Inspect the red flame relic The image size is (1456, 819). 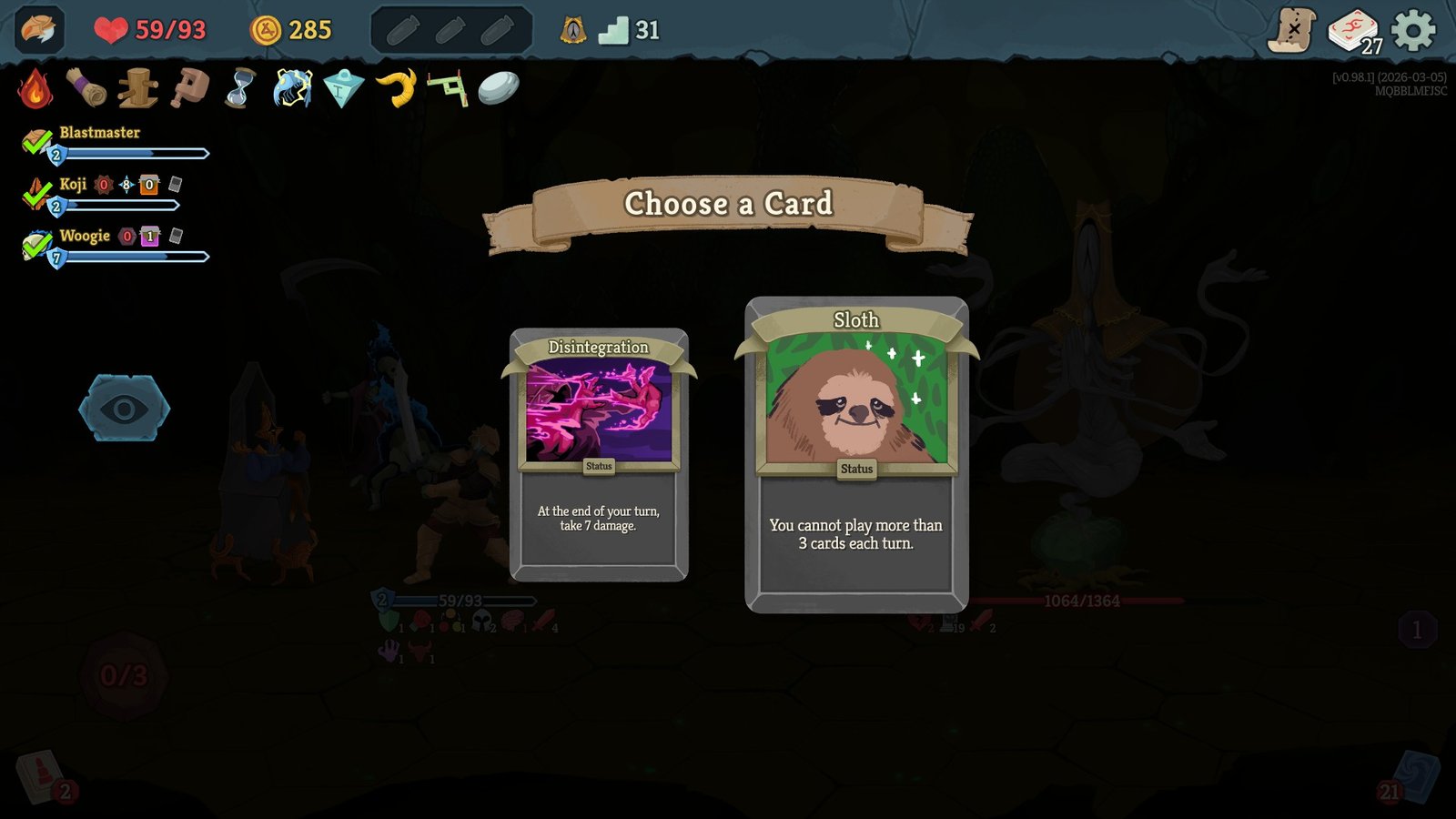point(35,88)
